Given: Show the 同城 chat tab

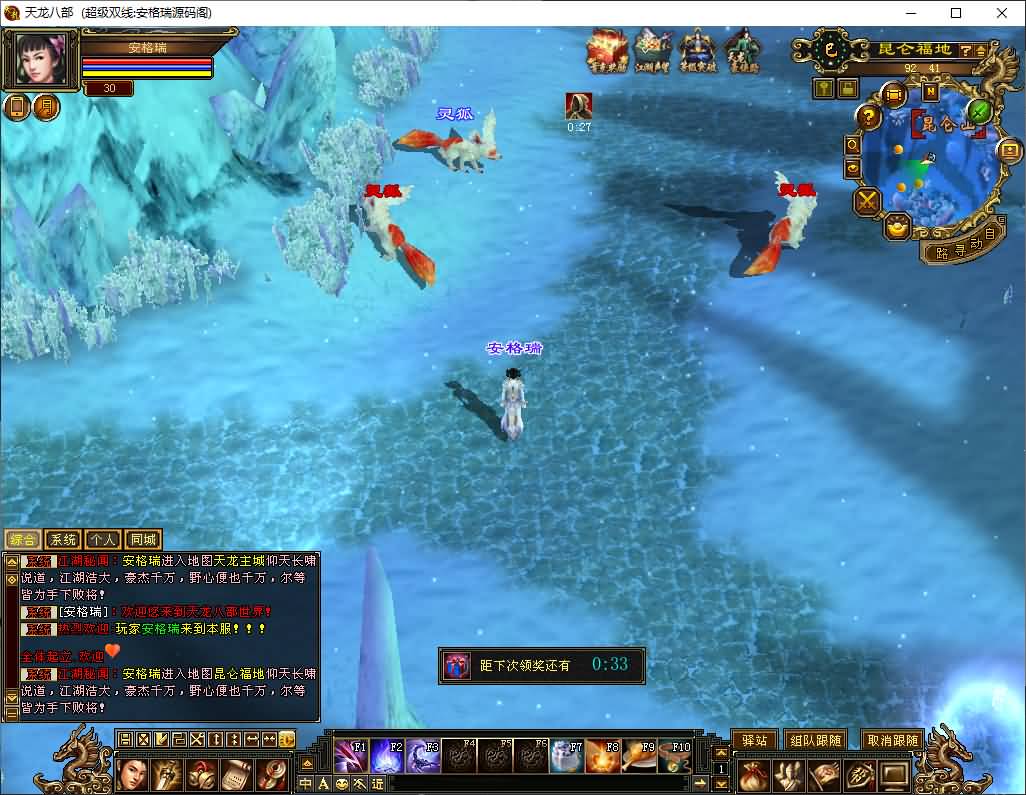Looking at the screenshot, I should click(143, 540).
